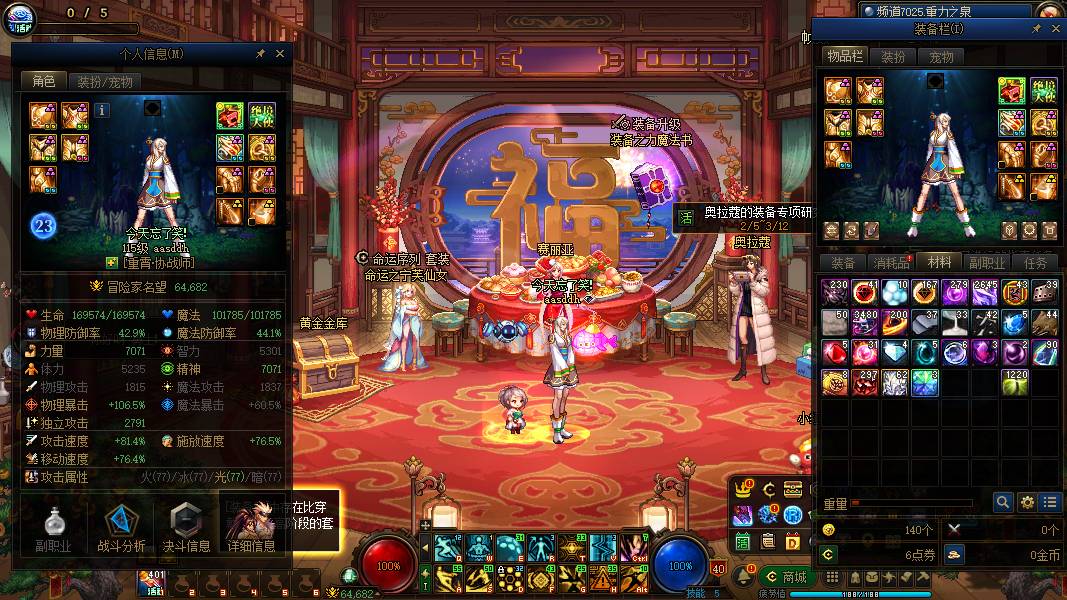Click the notification bell icon
The width and height of the screenshot is (1067, 600).
(x=744, y=577)
